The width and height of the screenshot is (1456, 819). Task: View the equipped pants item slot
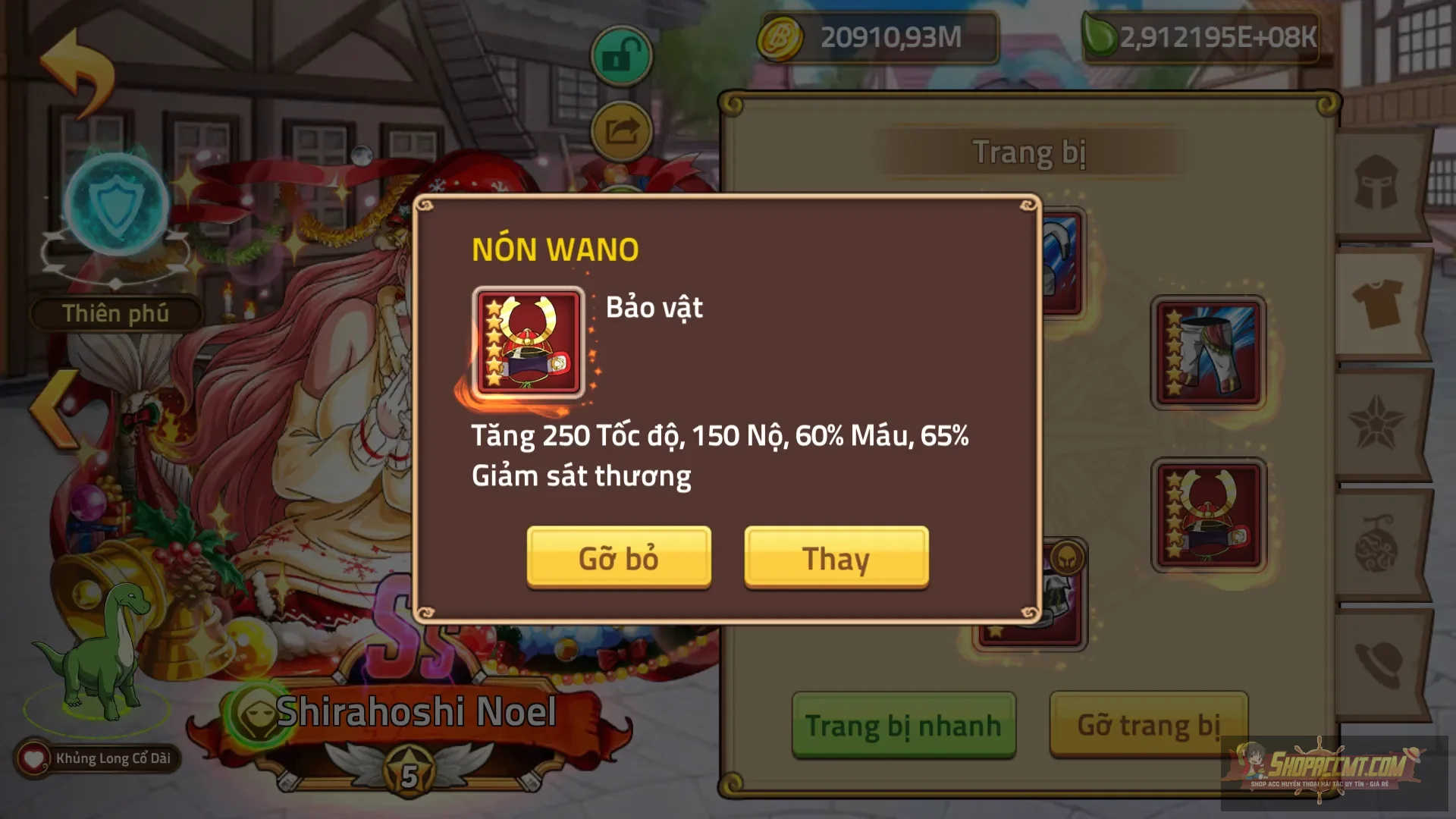(x=1207, y=353)
